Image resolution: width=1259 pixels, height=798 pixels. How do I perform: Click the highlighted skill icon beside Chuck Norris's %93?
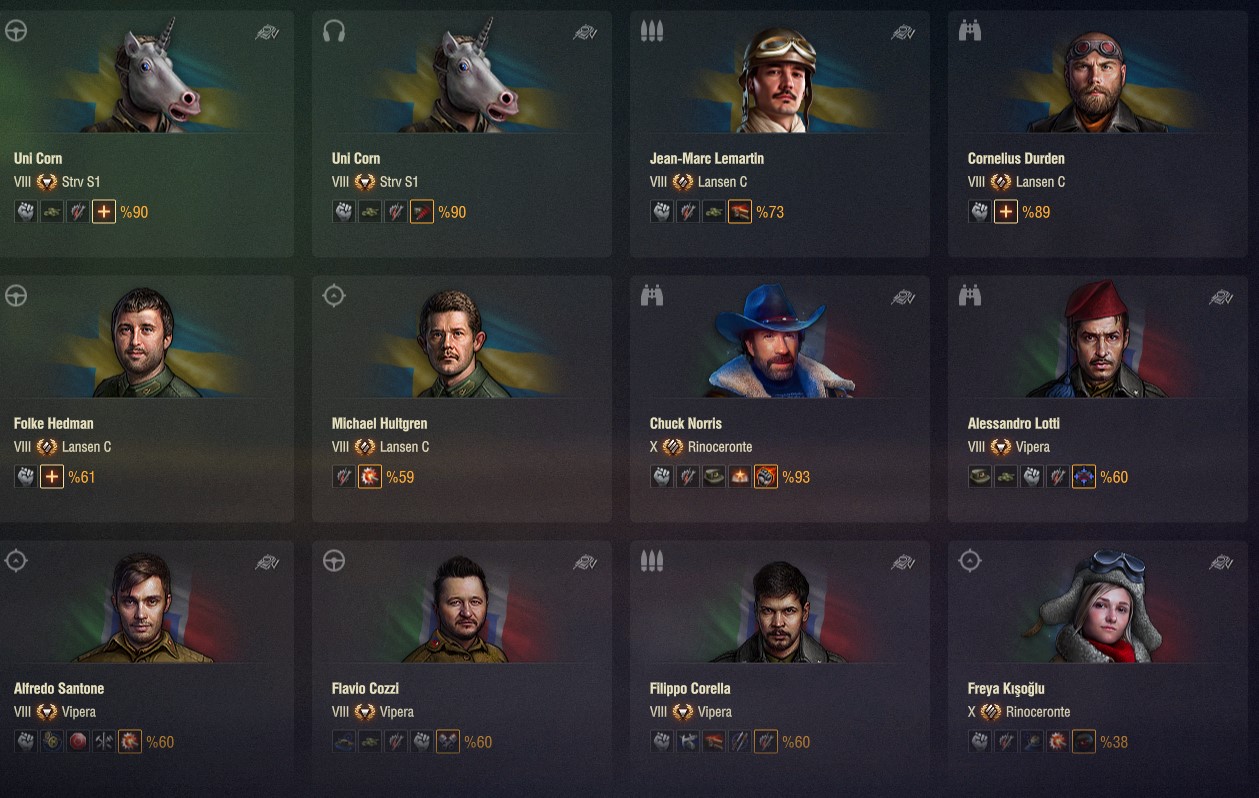point(766,477)
